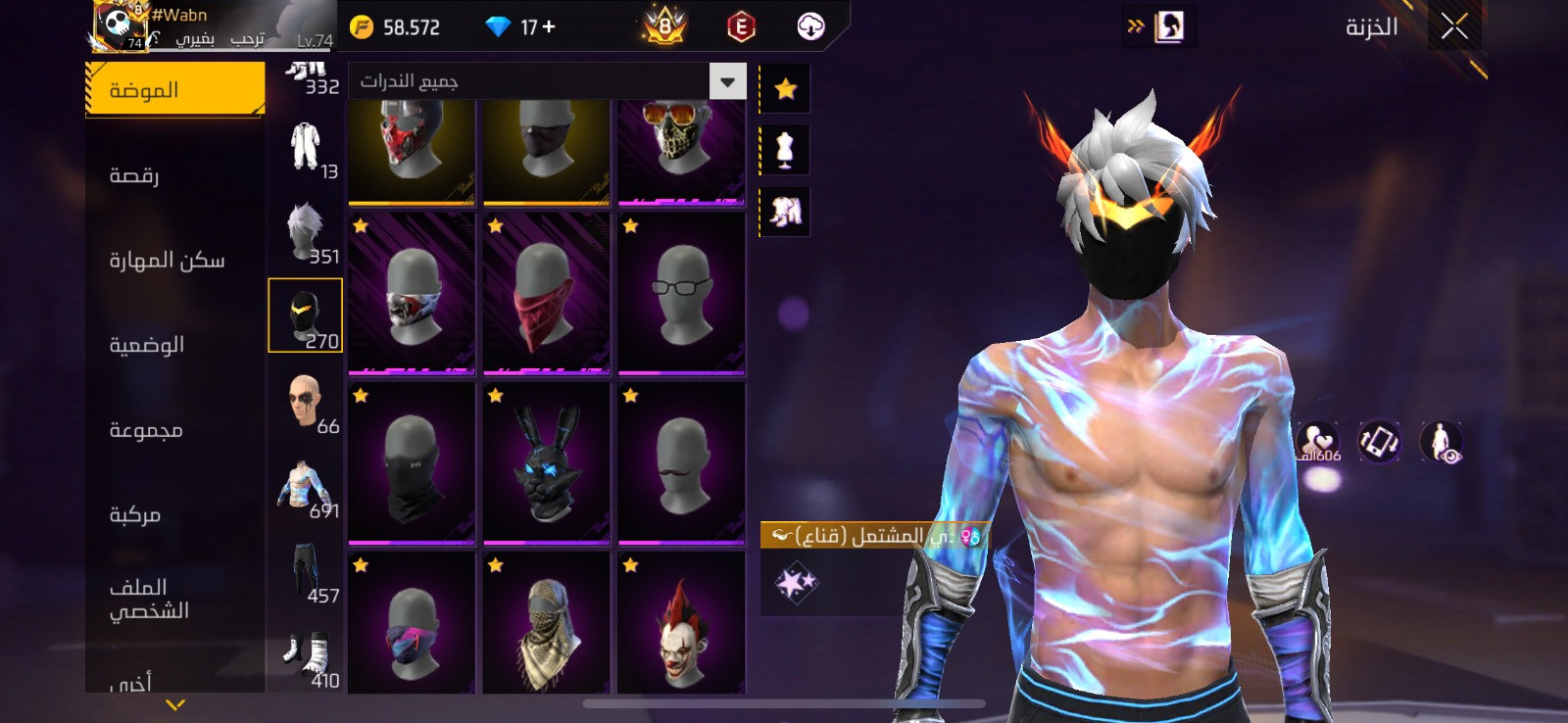Viewport: 1568px width, 723px height.
Task: Close the vault screen with the X
Action: pos(1454,27)
